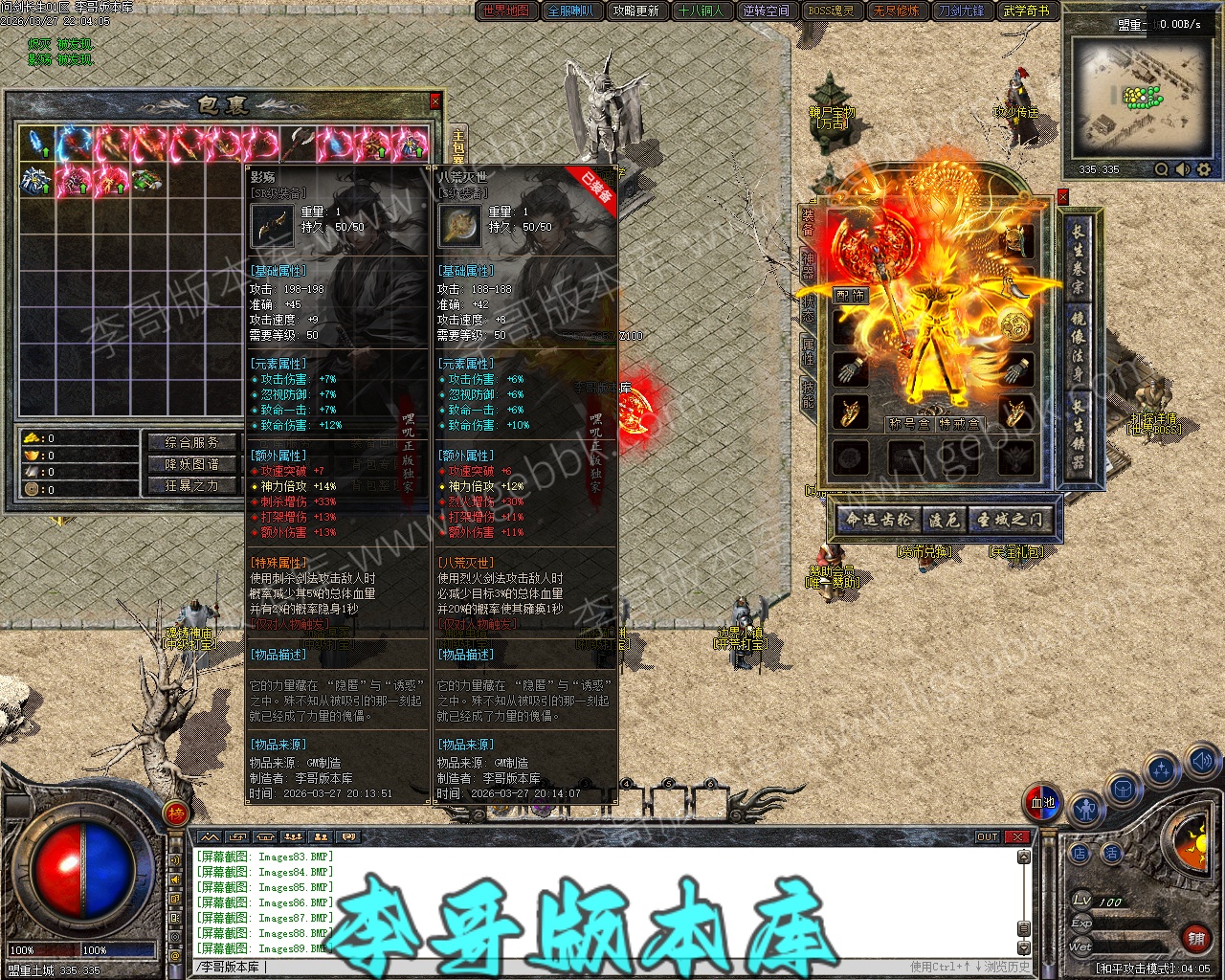Image resolution: width=1225 pixels, height=980 pixels.
Task: Open the 攻略更新 guide menu
Action: [x=636, y=11]
